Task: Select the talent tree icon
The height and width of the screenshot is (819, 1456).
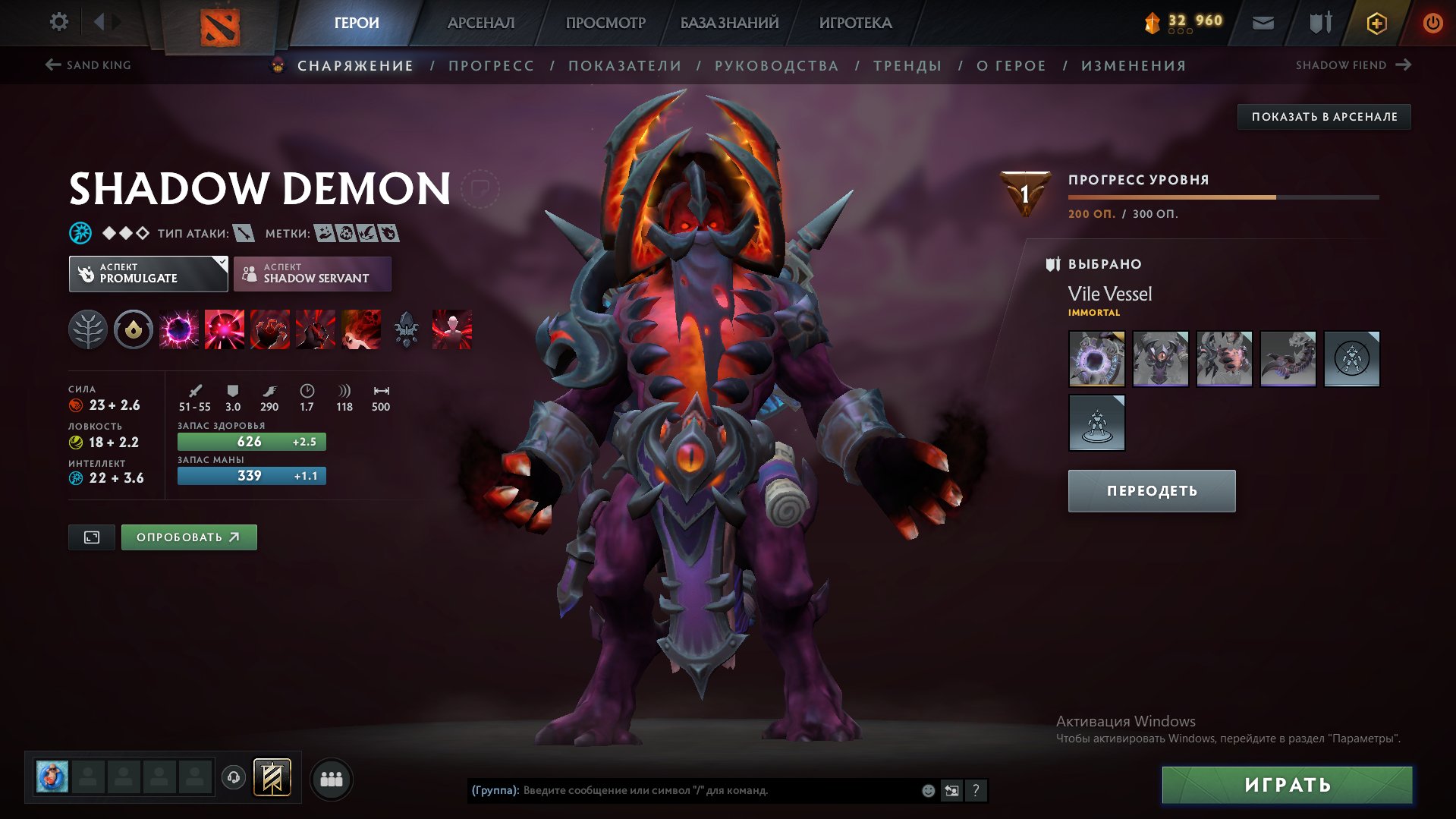Action: tap(88, 329)
